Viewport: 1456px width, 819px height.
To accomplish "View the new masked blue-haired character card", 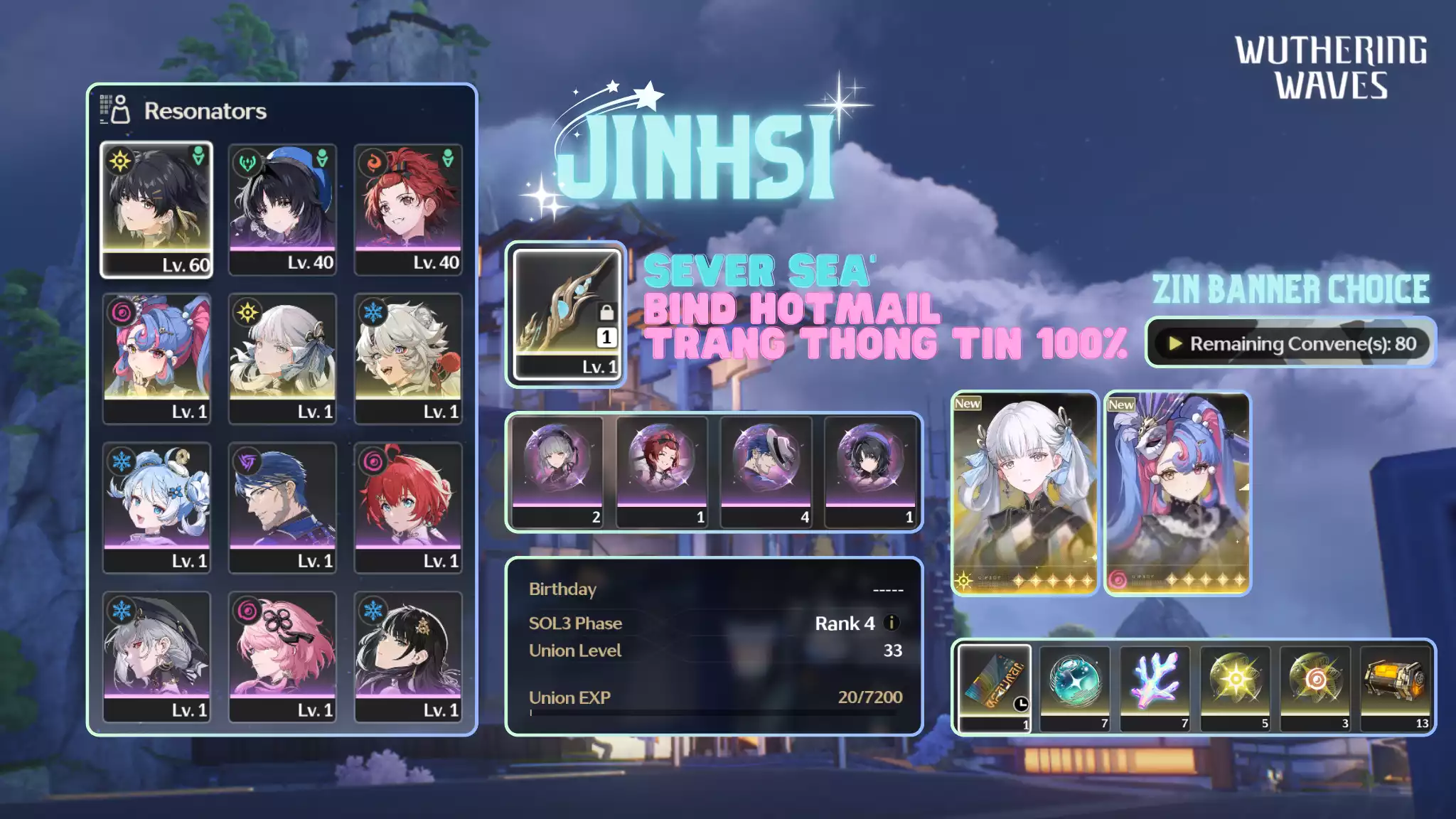I will click(1177, 493).
